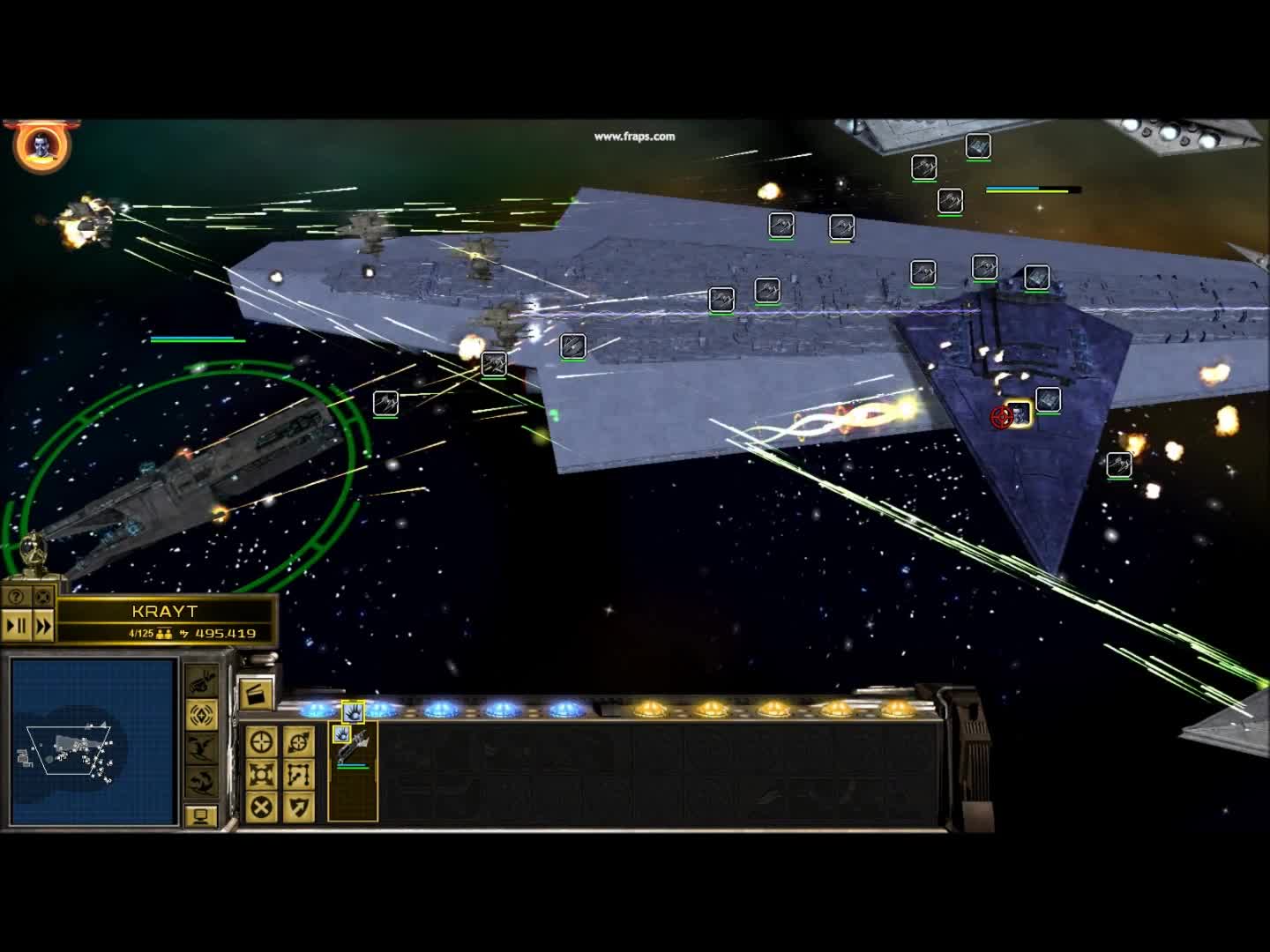Click the Guard shield command icon
Image resolution: width=1270 pixels, height=952 pixels.
tap(298, 806)
